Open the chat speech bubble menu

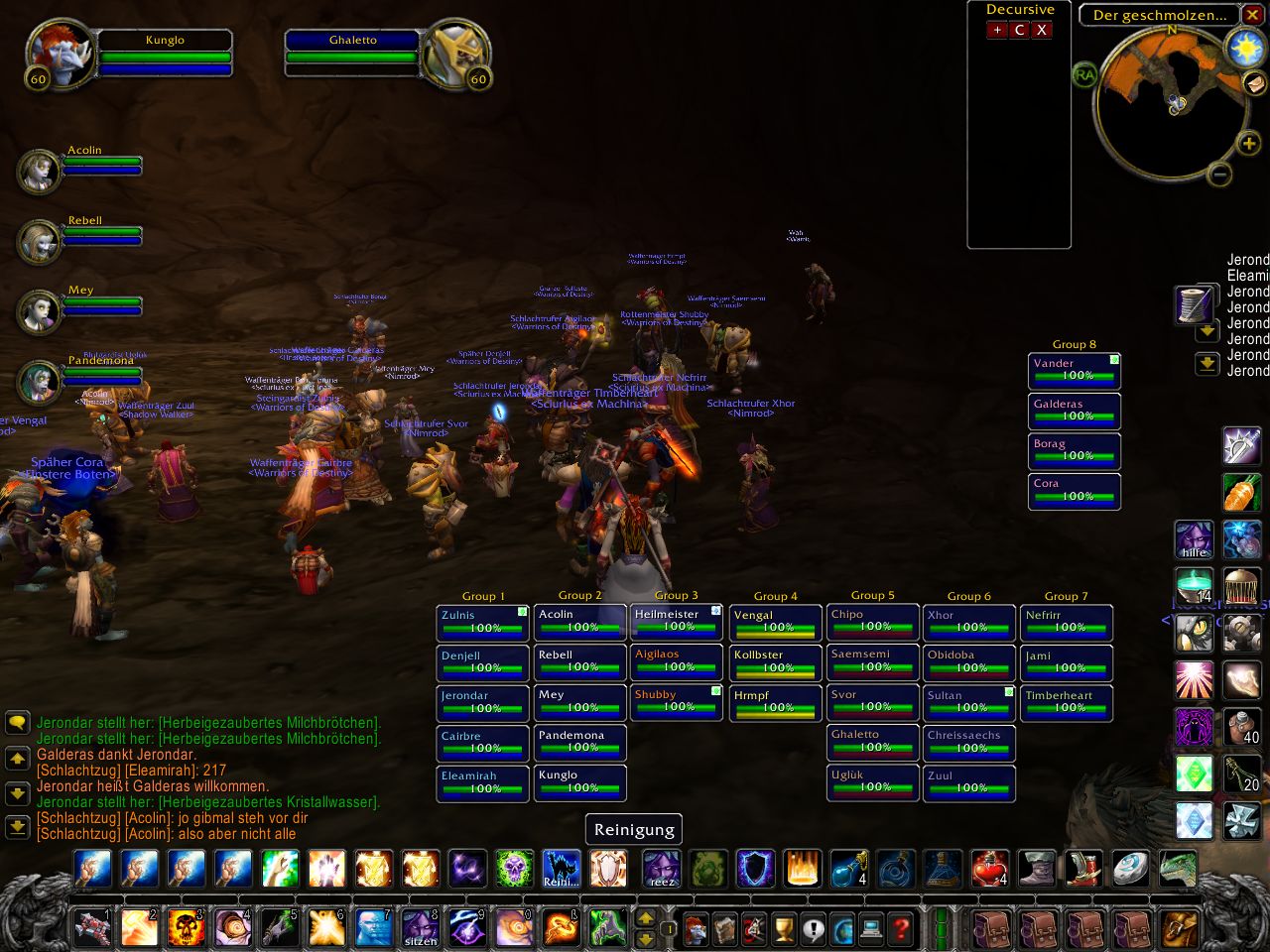17,722
